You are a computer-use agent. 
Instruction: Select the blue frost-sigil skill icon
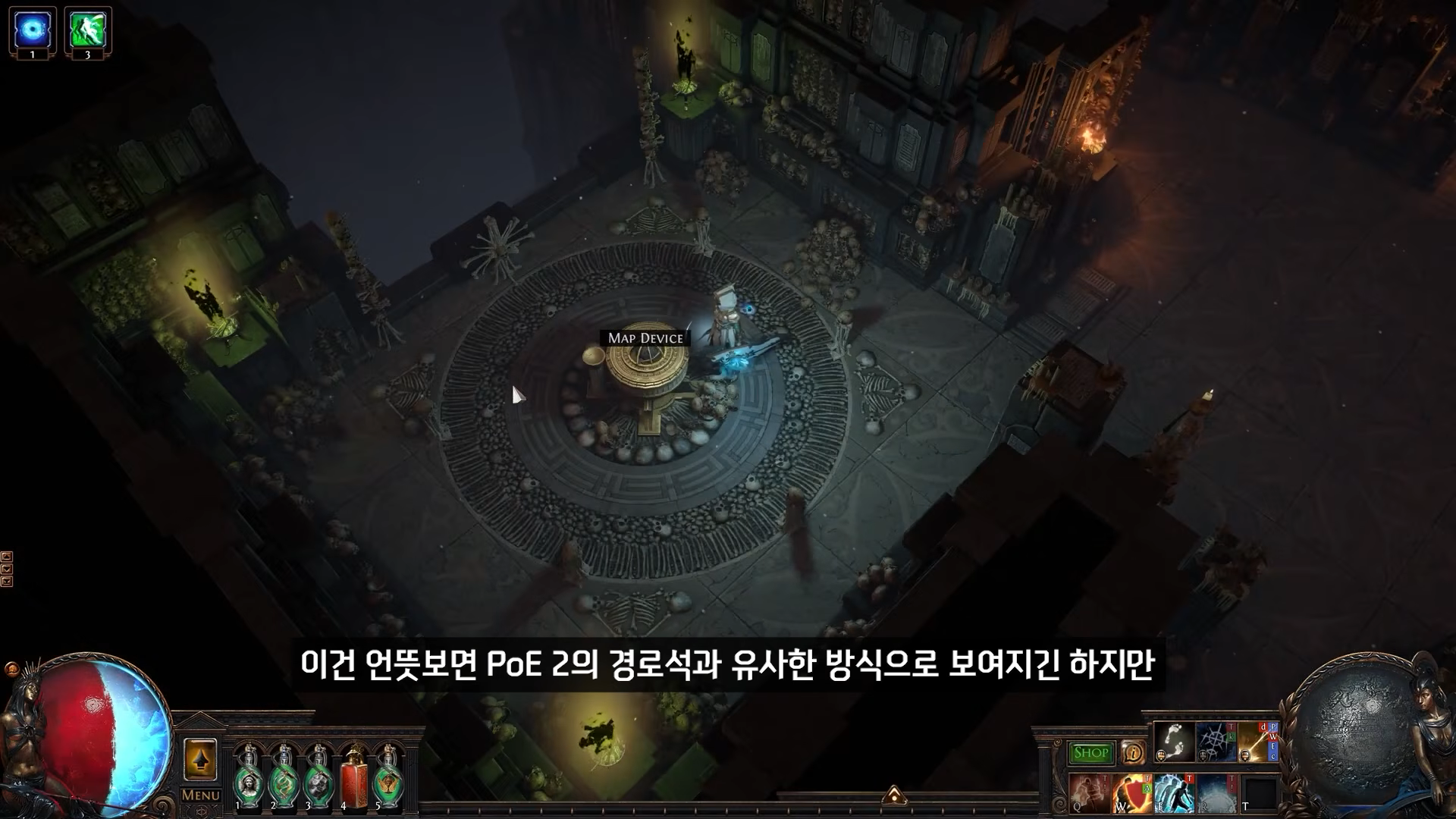[x=1215, y=742]
